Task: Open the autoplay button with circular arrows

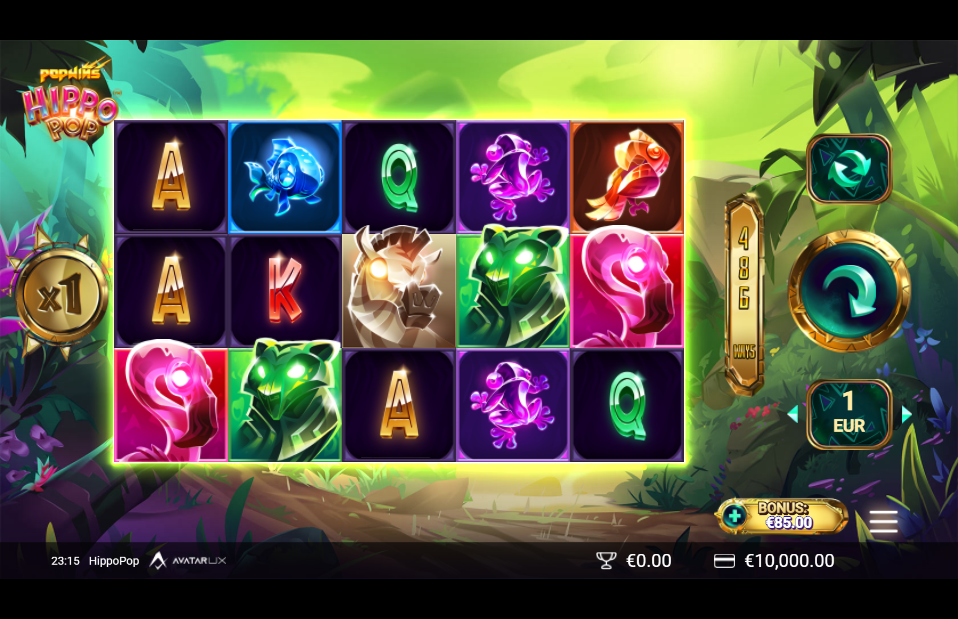Action: (x=849, y=169)
